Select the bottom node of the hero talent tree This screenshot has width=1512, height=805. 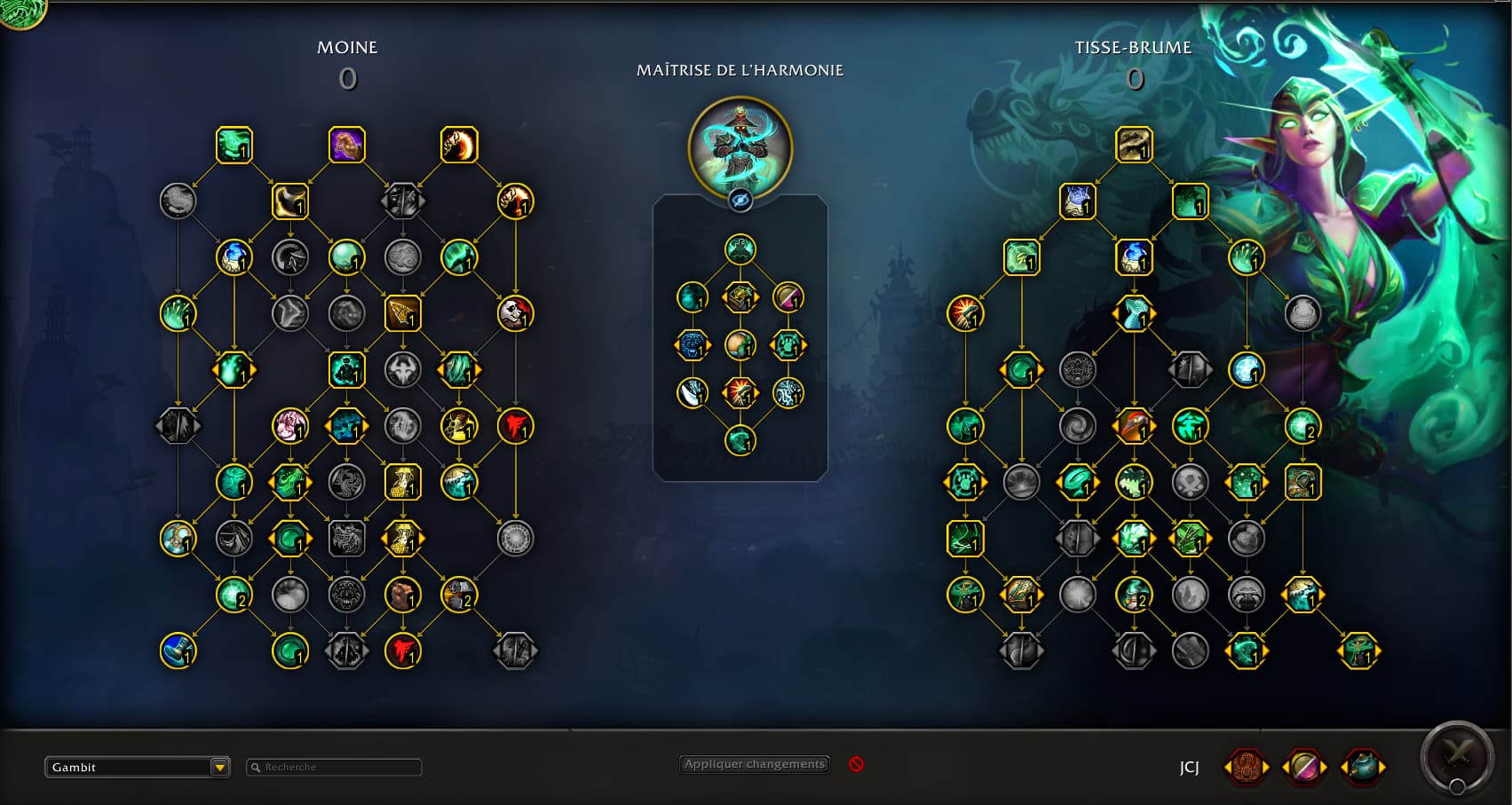[x=740, y=440]
